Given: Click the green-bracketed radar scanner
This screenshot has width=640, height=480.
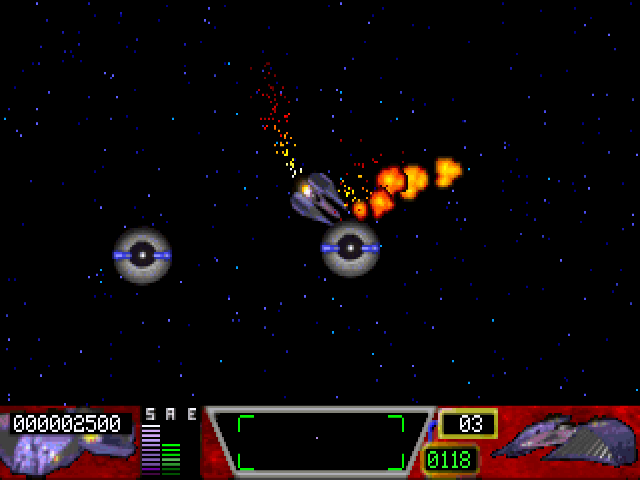Looking at the screenshot, I should [320, 441].
